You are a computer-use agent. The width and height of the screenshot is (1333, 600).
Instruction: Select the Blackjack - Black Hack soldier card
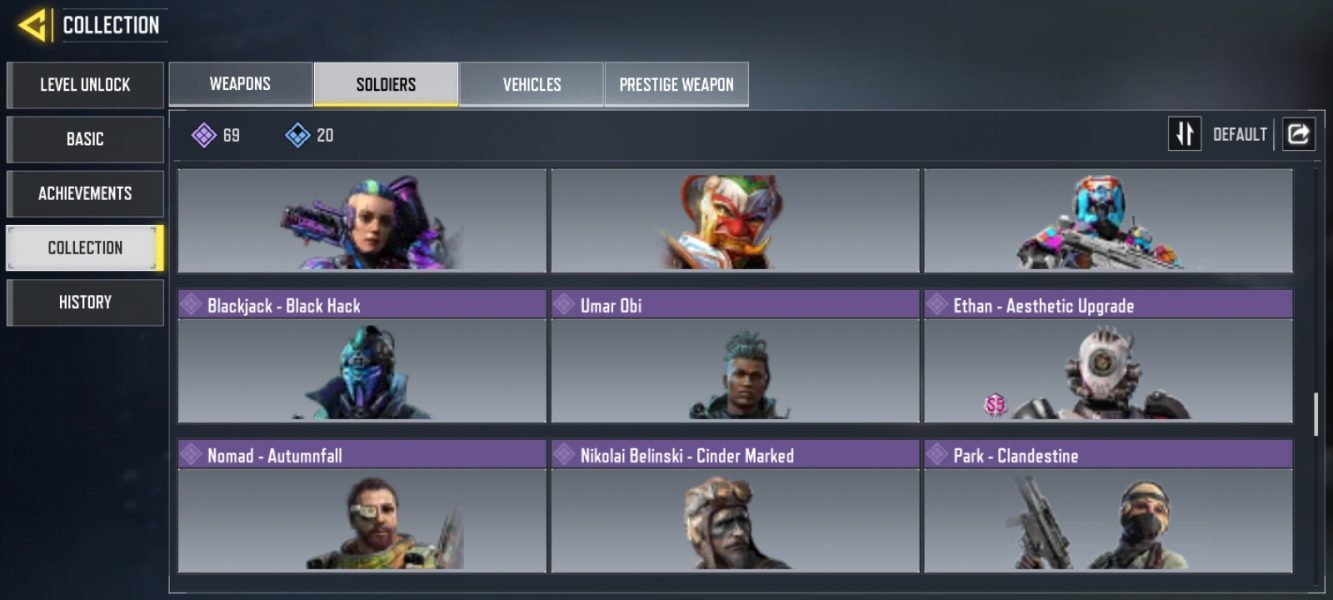(362, 357)
